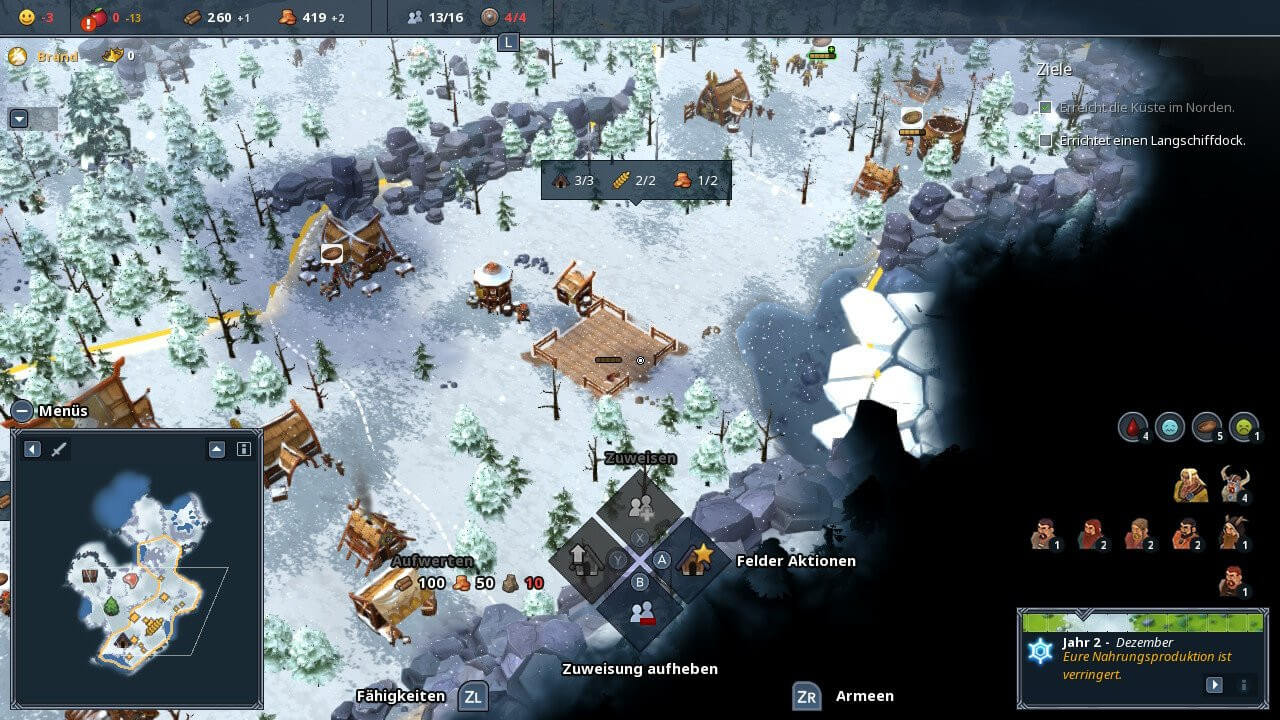The width and height of the screenshot is (1280, 720).
Task: Select the green unhappy face status icon
Action: tap(1244, 427)
